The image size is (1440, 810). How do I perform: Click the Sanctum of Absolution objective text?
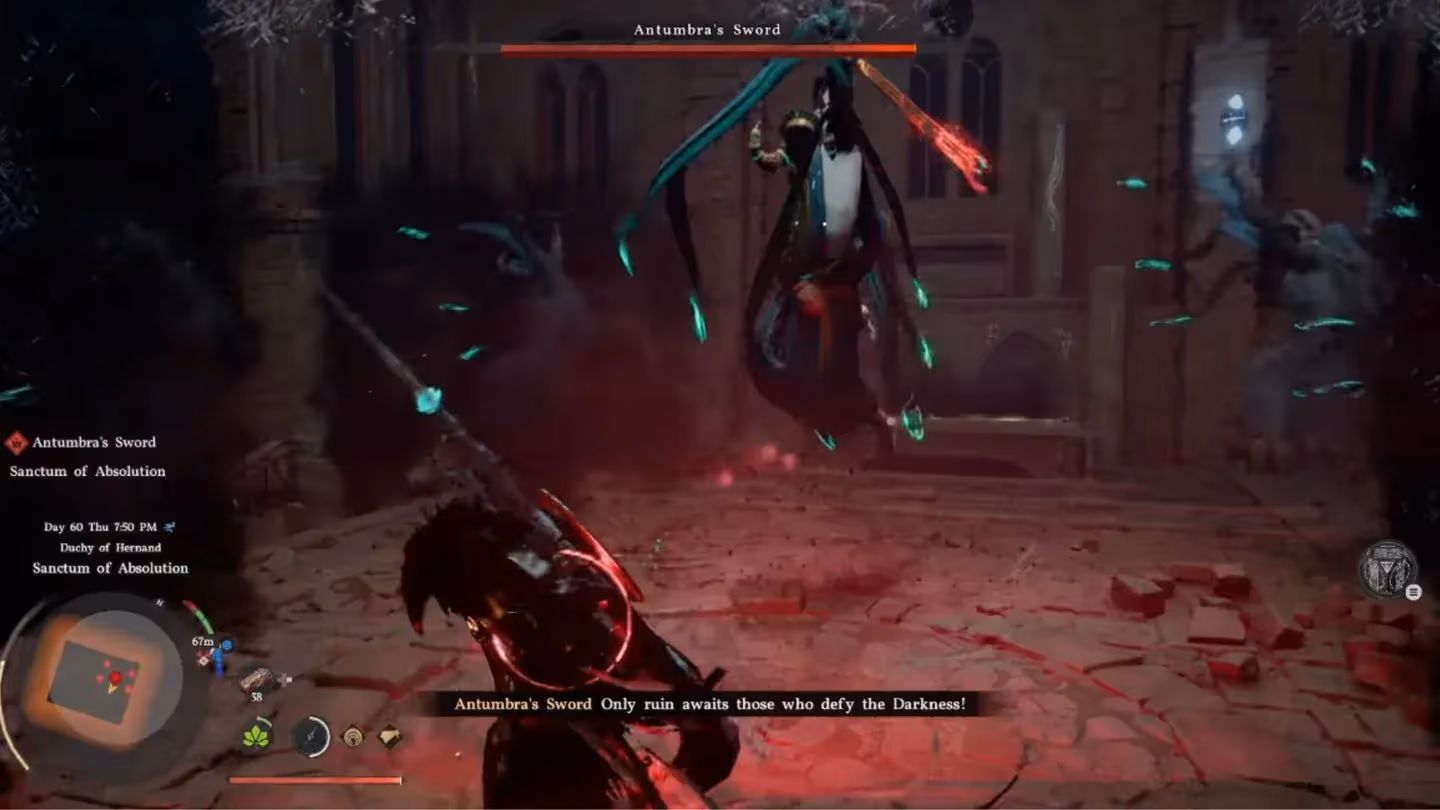[87, 470]
